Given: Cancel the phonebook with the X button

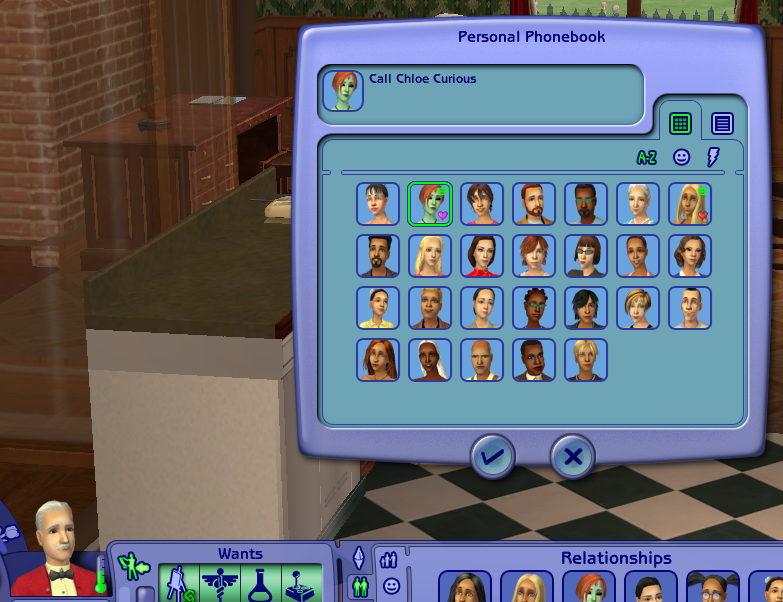Looking at the screenshot, I should coord(573,458).
